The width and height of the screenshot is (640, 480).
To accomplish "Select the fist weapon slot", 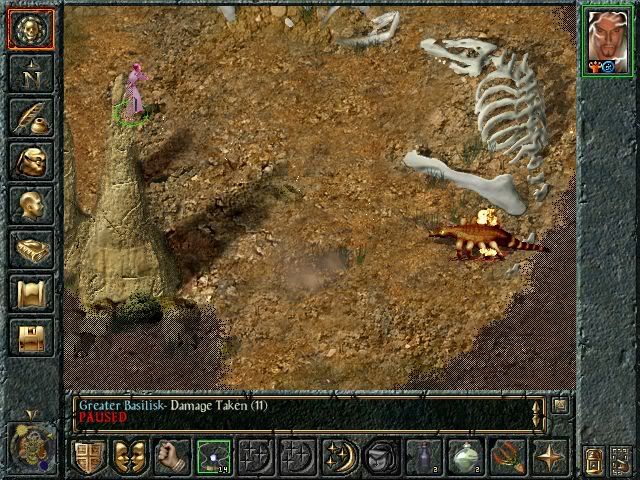I will point(171,457).
